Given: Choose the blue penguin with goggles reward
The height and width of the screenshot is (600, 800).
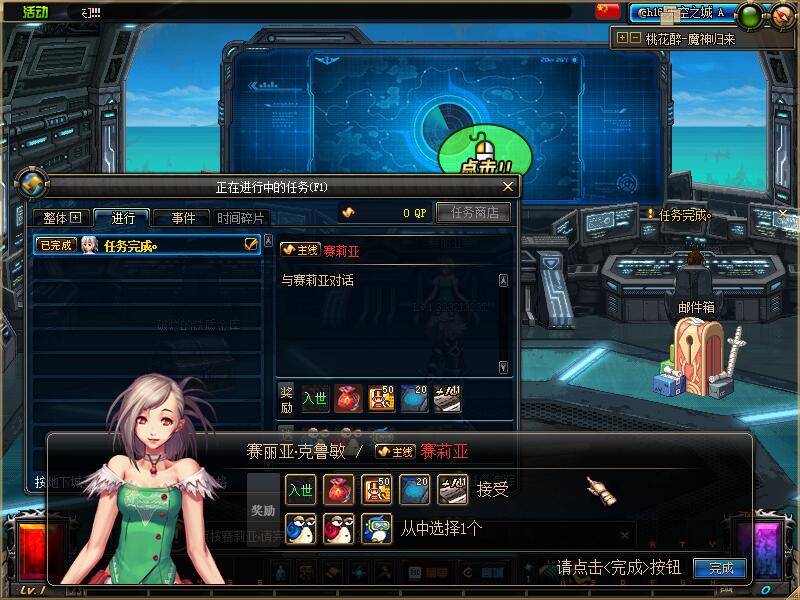Looking at the screenshot, I should point(376,527).
